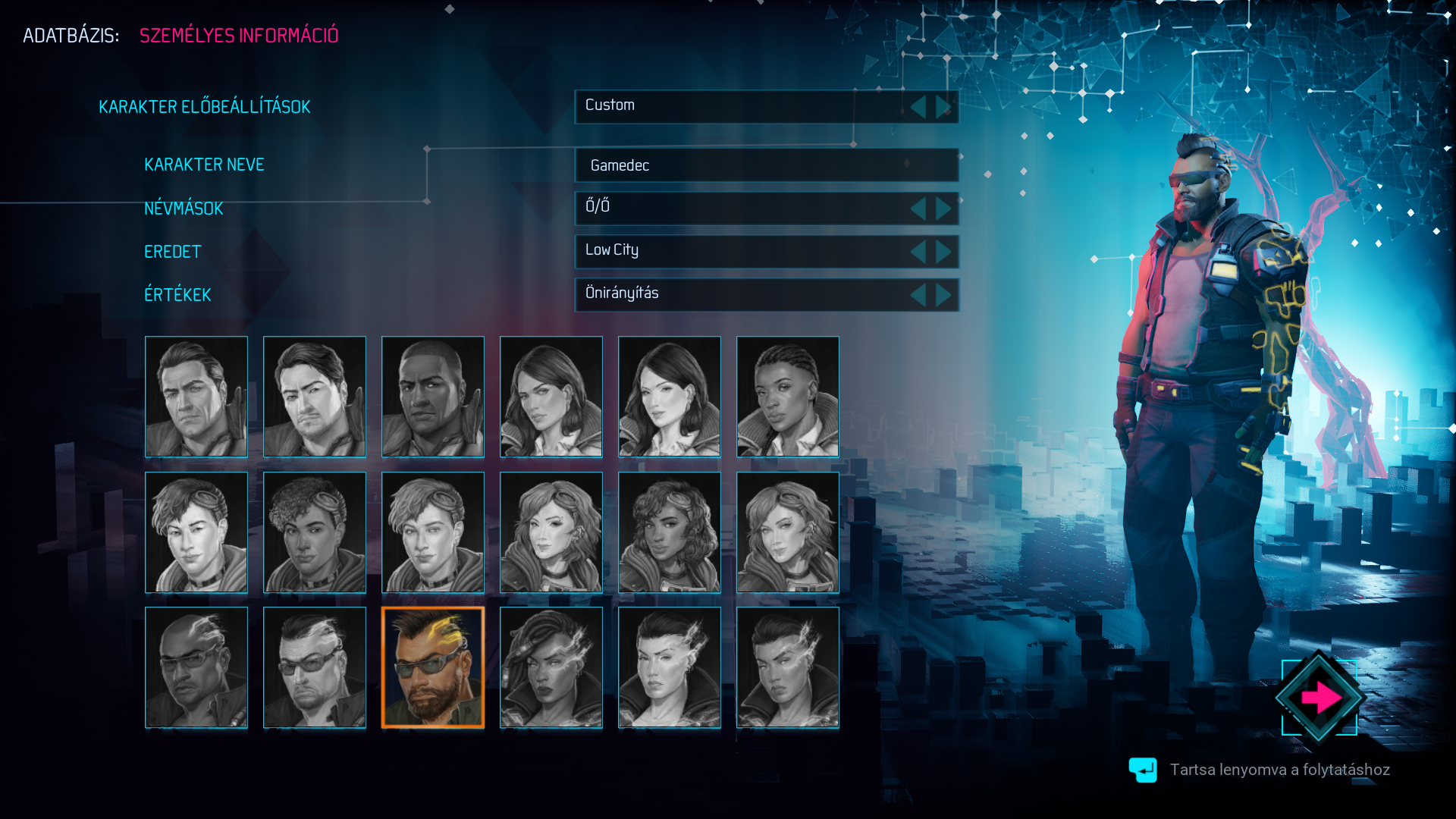Pick the bald man with glasses portrait
This screenshot has width=1456, height=819.
tap(196, 667)
